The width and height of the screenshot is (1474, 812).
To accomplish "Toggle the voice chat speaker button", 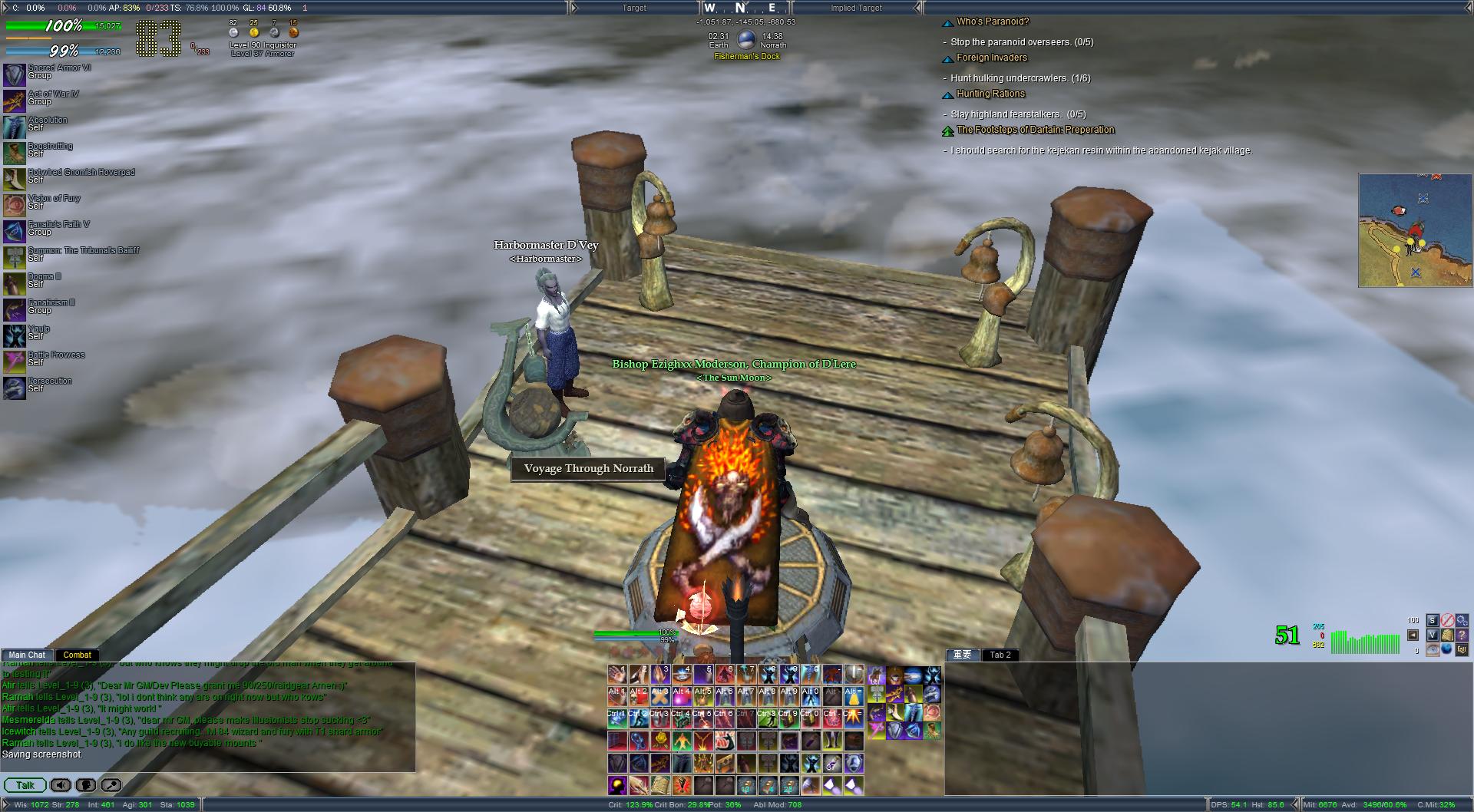I will [x=60, y=785].
